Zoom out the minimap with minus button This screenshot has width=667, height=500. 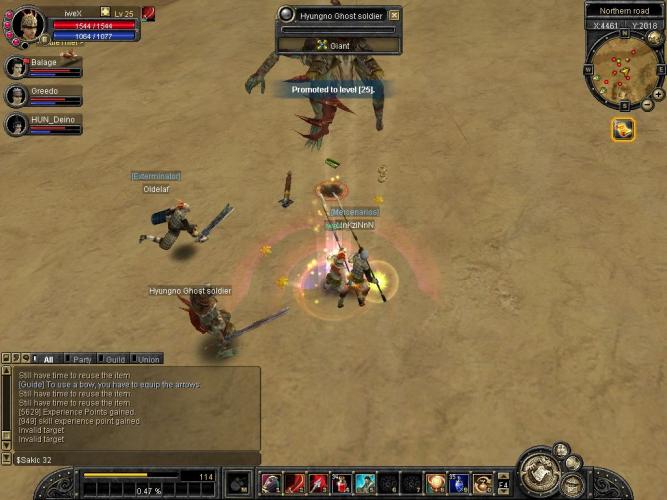(x=646, y=105)
